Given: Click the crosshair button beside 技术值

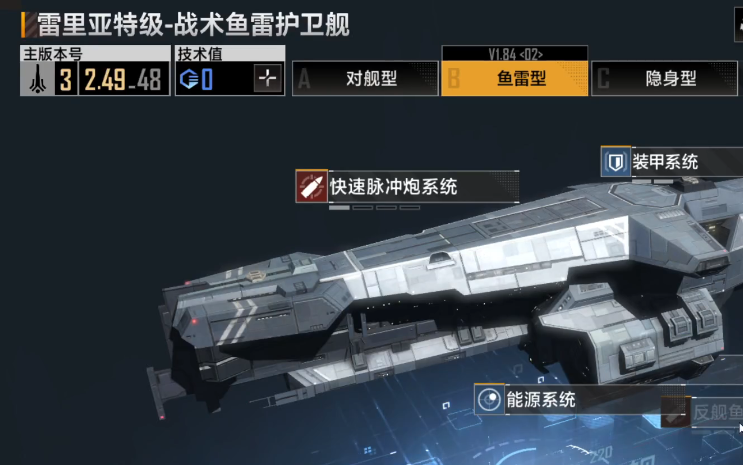Looking at the screenshot, I should pos(268,80).
